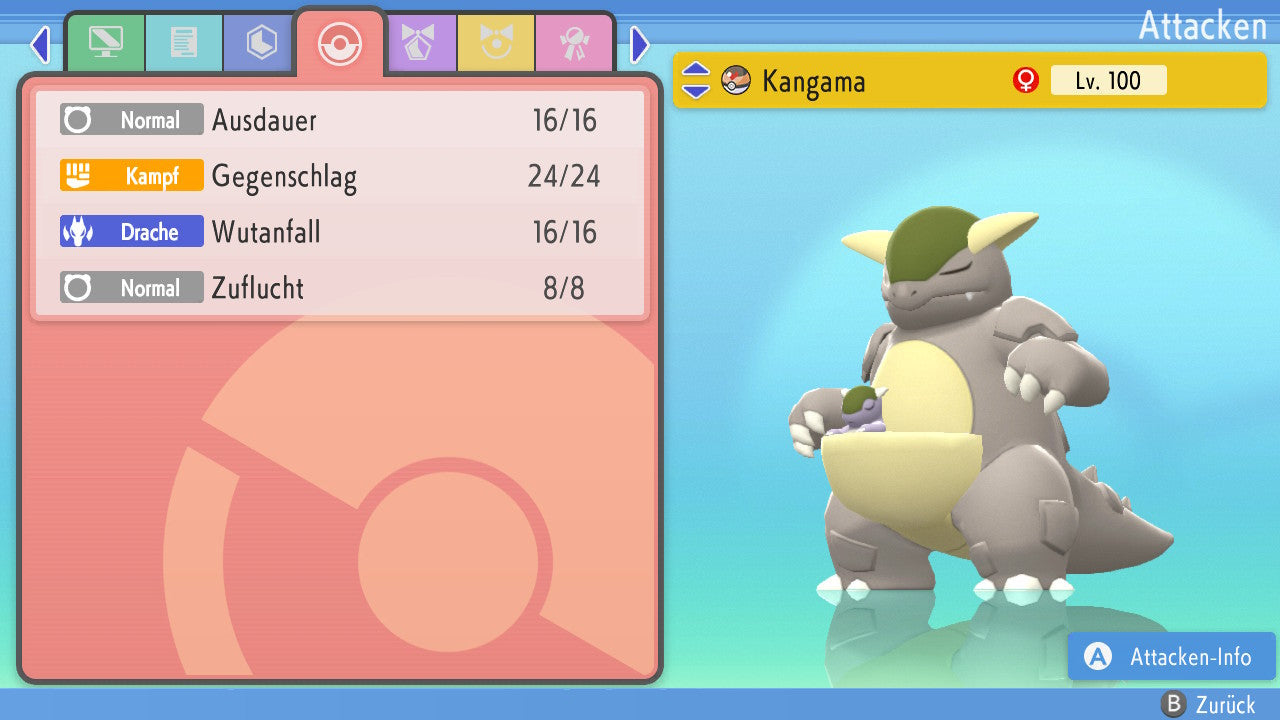Switch to the yellow bow-and-circle tab
The image size is (1280, 720).
(x=496, y=43)
